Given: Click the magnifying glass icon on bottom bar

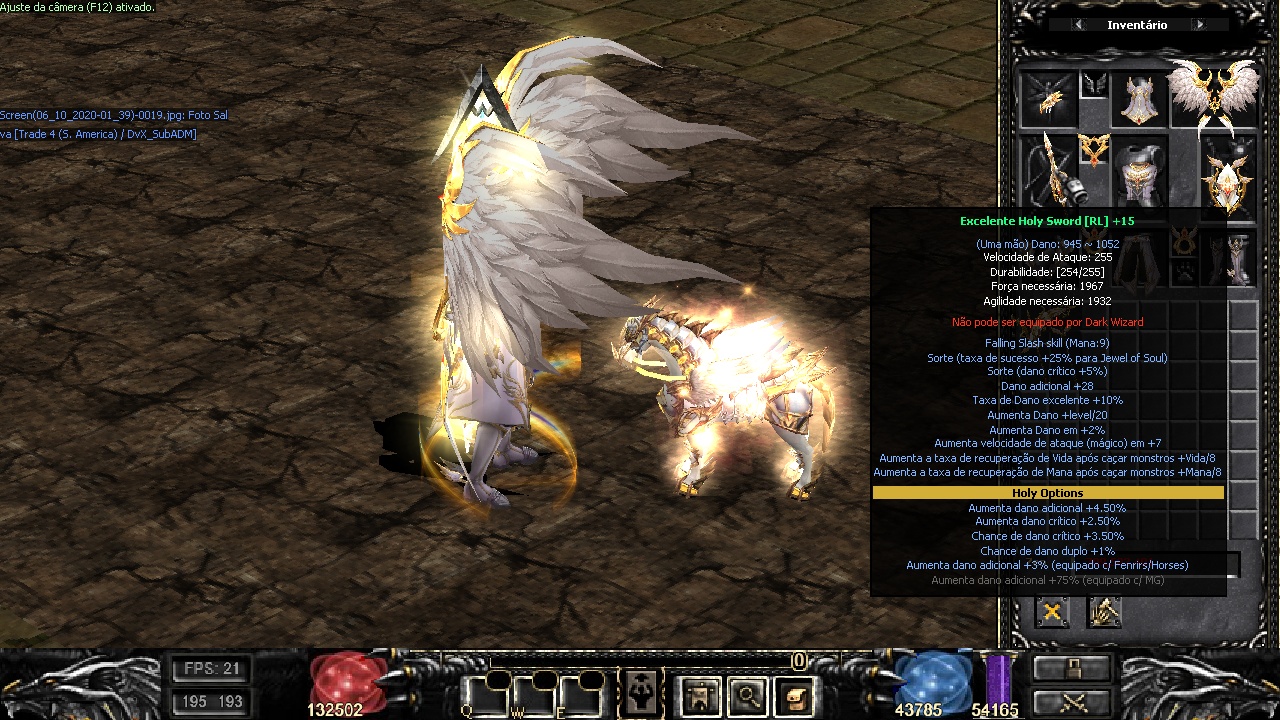Looking at the screenshot, I should 747,696.
